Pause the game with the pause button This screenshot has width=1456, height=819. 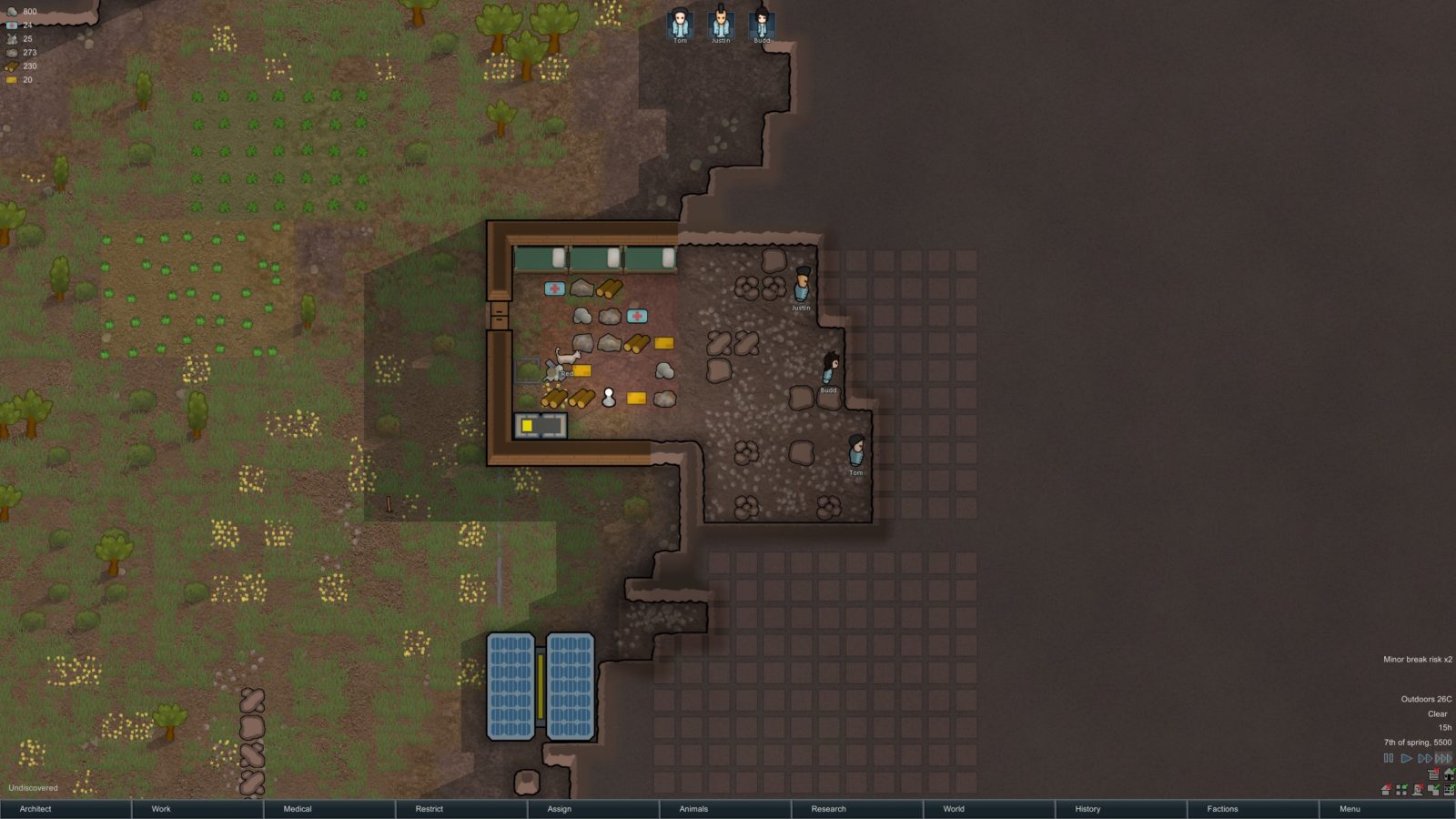pyautogui.click(x=1389, y=758)
